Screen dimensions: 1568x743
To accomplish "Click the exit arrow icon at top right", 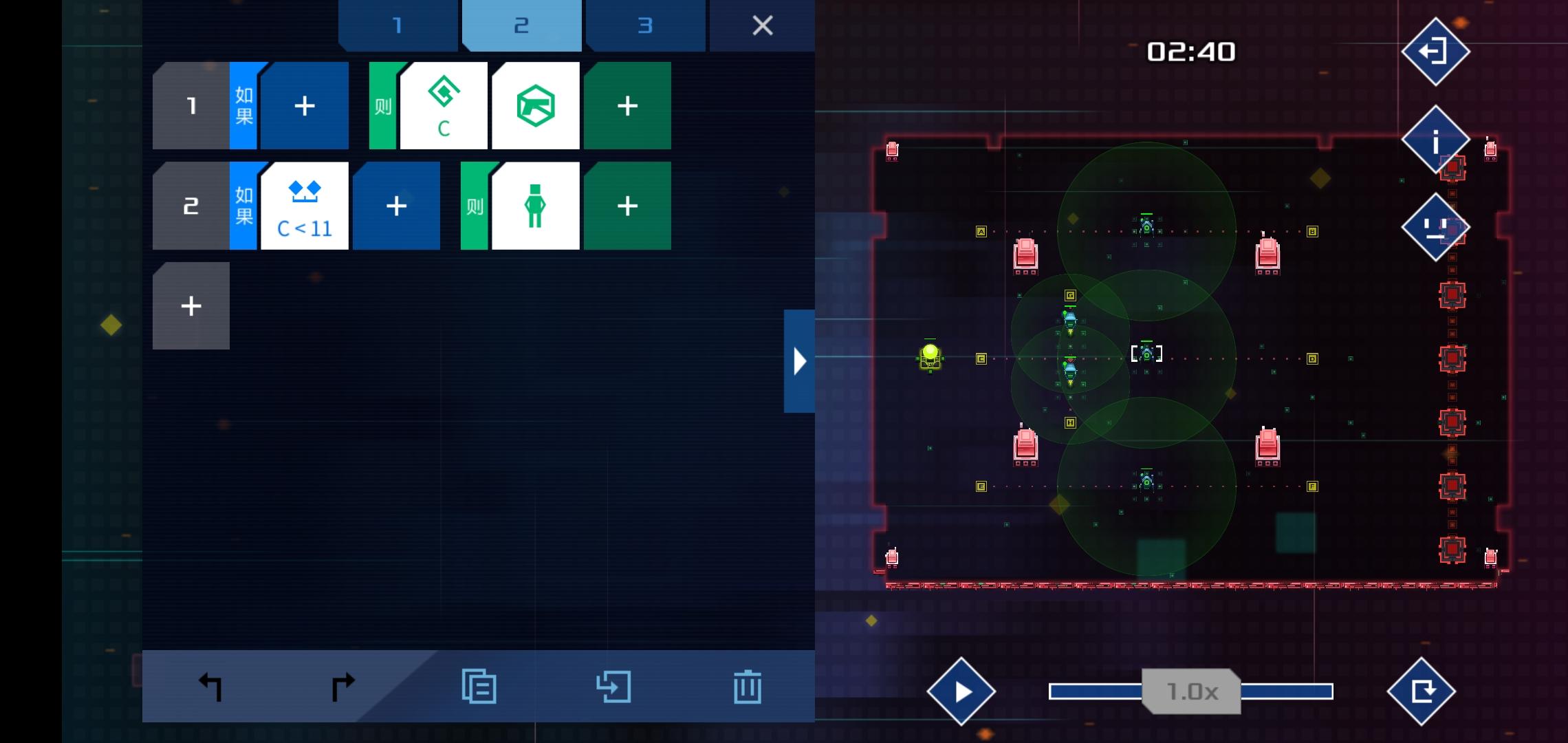I will point(1435,52).
